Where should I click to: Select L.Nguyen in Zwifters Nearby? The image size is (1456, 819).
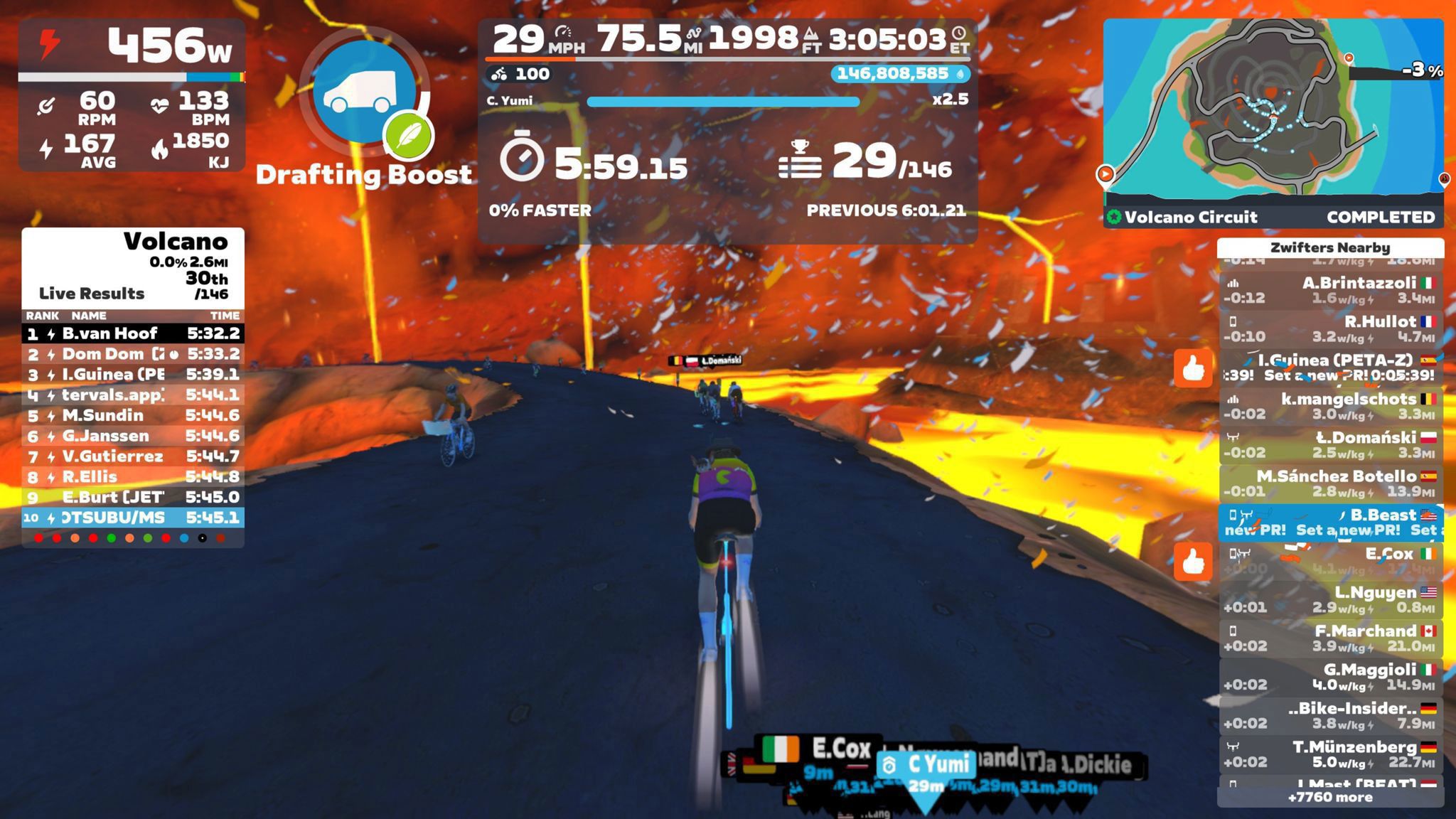click(x=1330, y=599)
